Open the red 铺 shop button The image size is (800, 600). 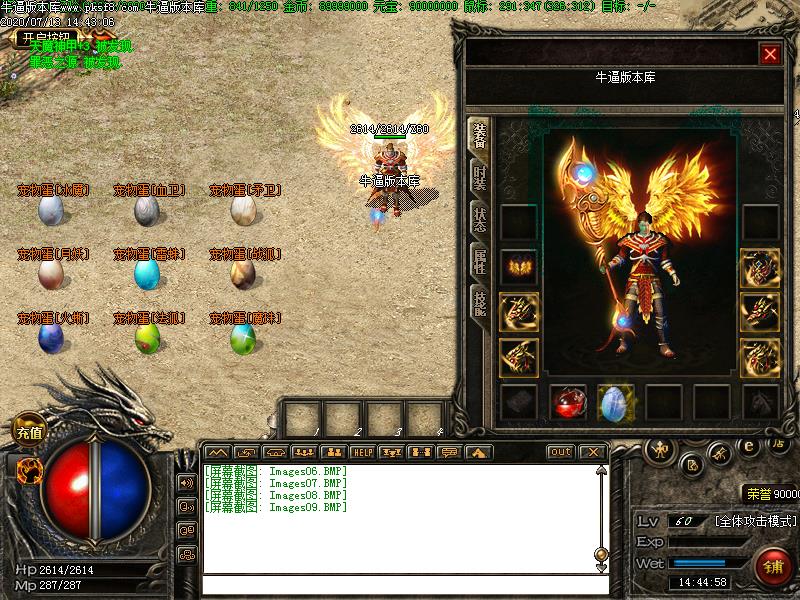772,567
